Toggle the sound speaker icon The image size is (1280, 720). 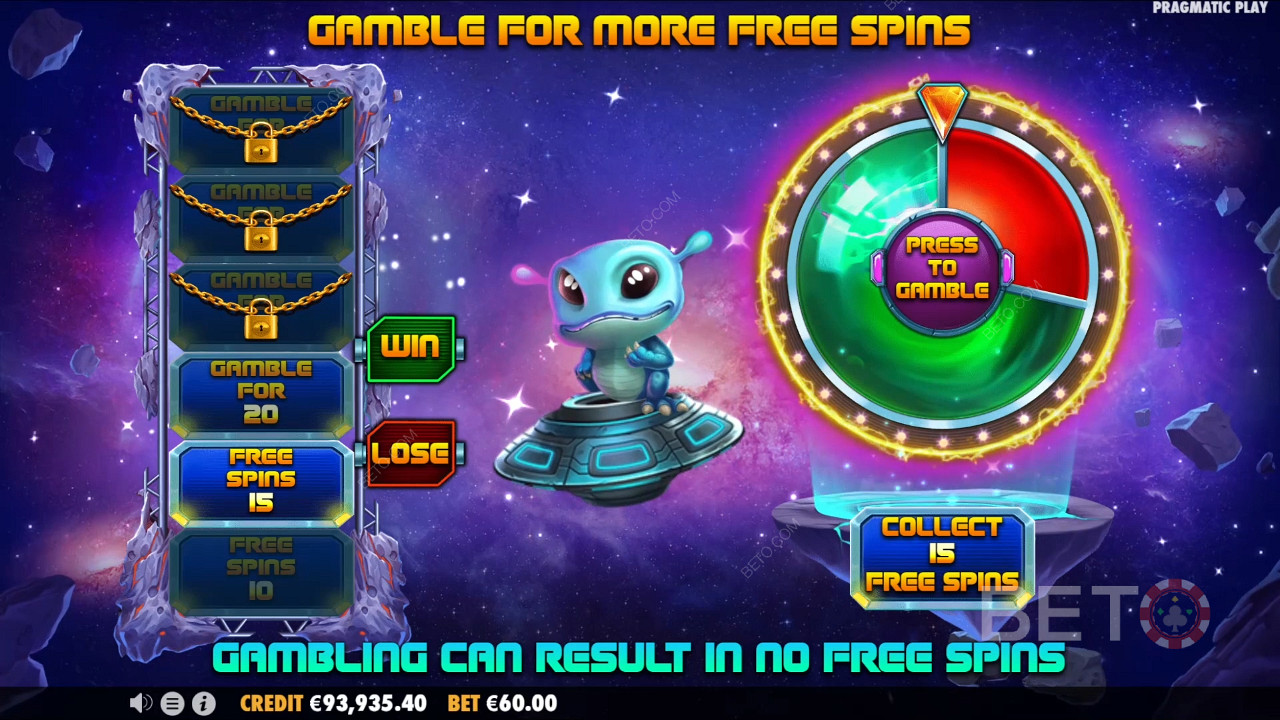click(x=141, y=703)
